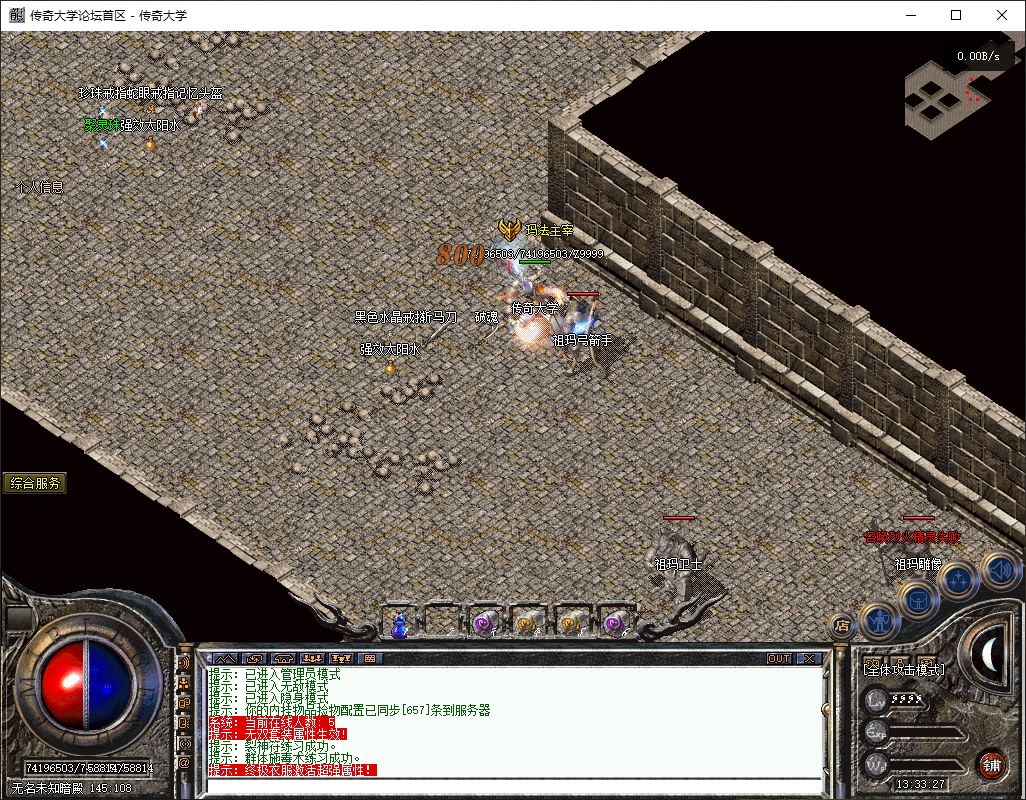Open the character status round button

coord(880,621)
